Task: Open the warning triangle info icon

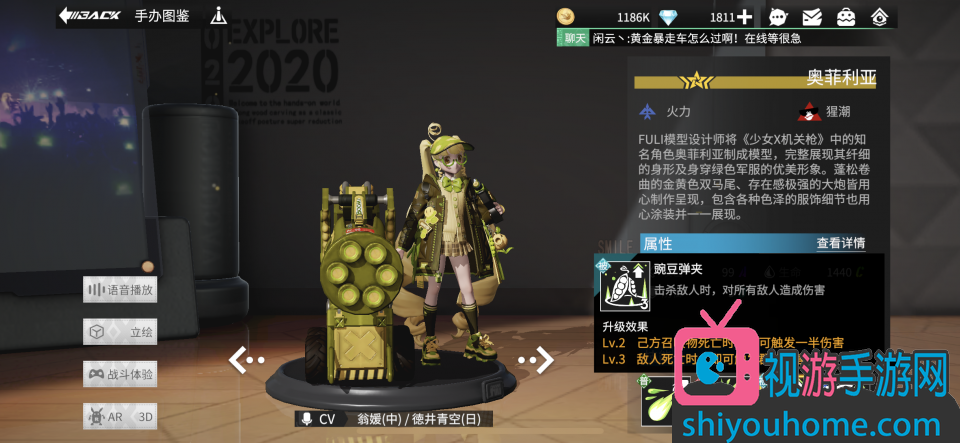Action: coord(218,16)
